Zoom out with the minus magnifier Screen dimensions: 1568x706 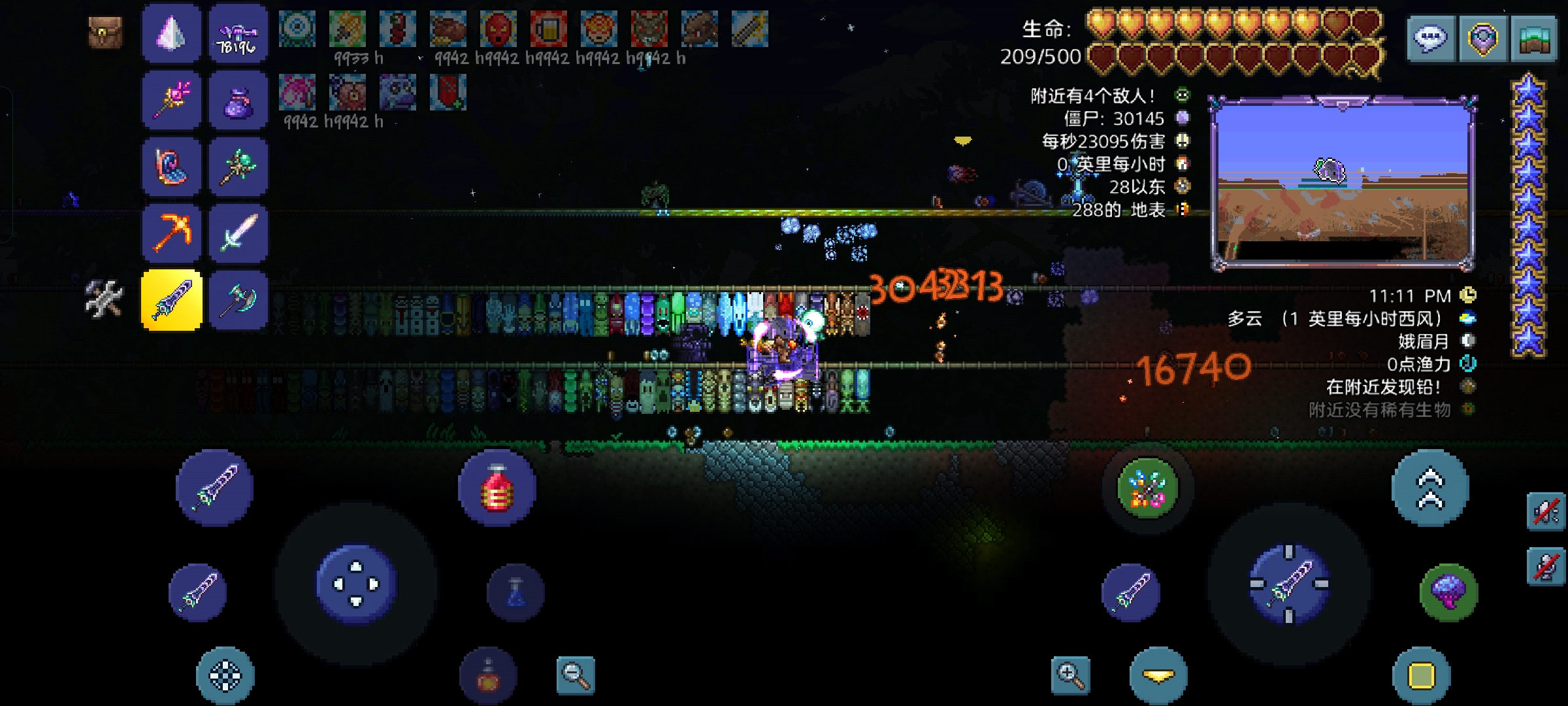pos(576,675)
